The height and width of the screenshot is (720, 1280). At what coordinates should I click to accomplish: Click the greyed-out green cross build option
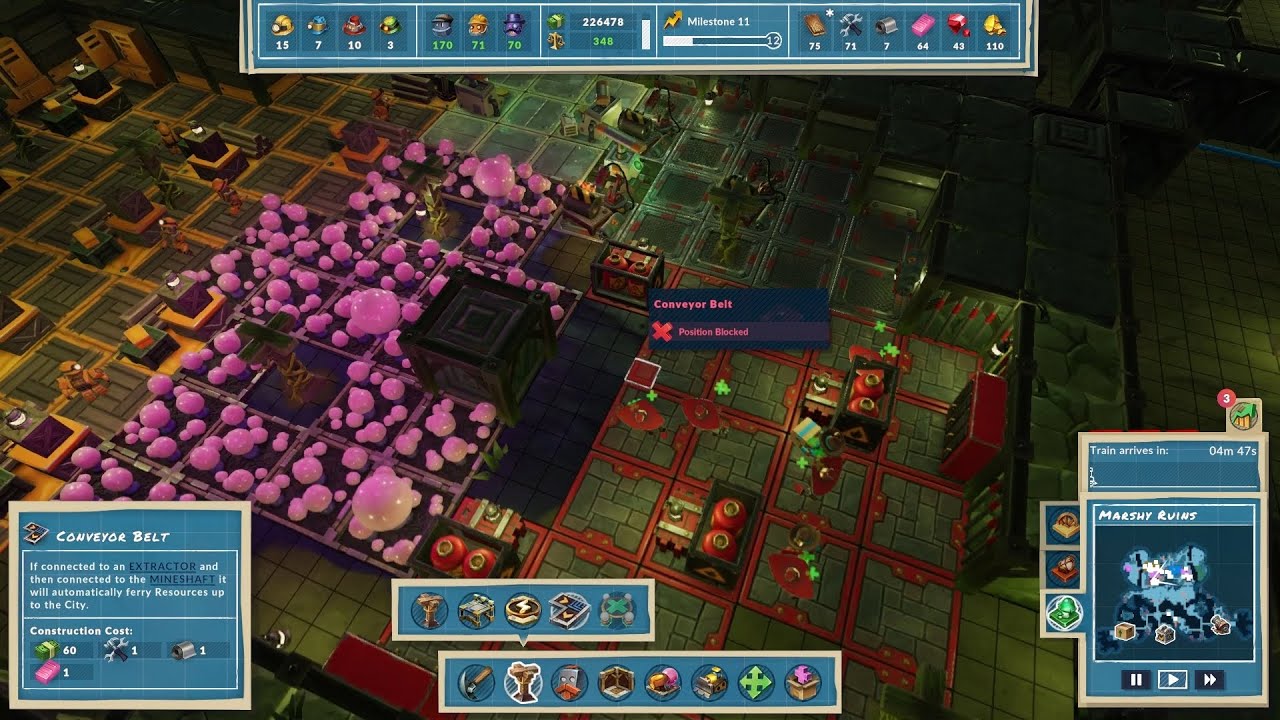(616, 610)
